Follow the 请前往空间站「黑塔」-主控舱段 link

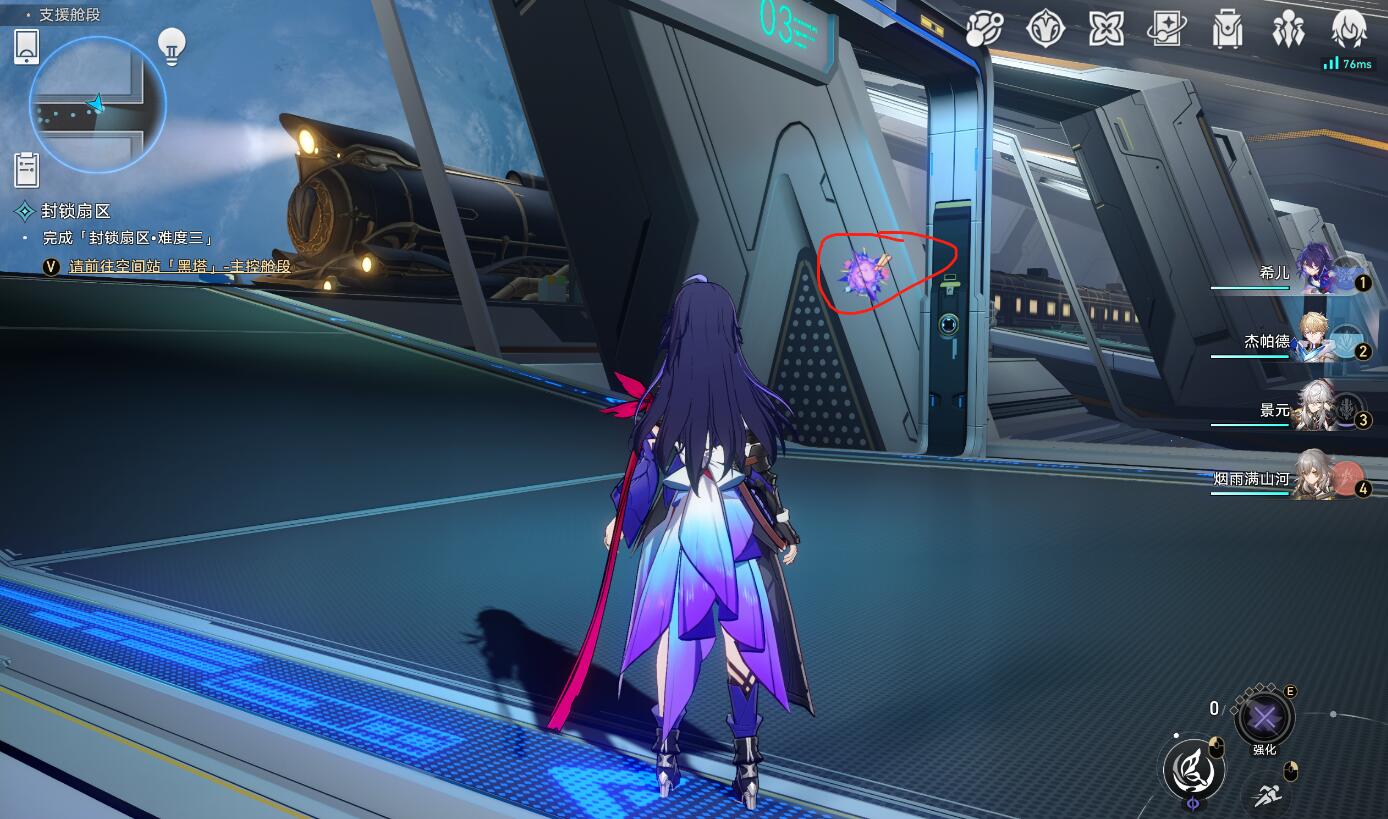(x=179, y=266)
